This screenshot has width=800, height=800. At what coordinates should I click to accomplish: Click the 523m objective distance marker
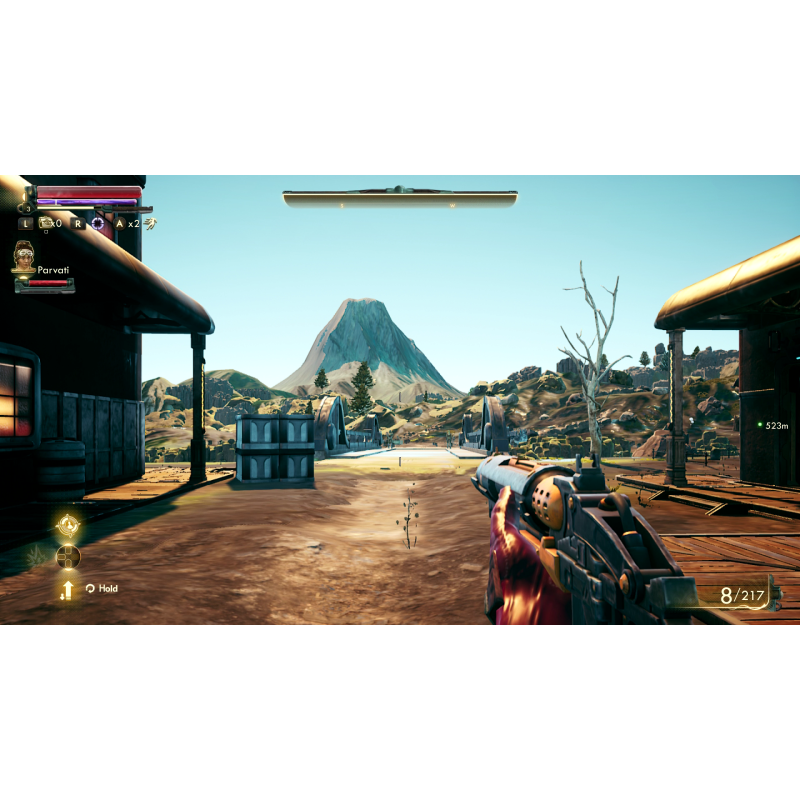772,425
